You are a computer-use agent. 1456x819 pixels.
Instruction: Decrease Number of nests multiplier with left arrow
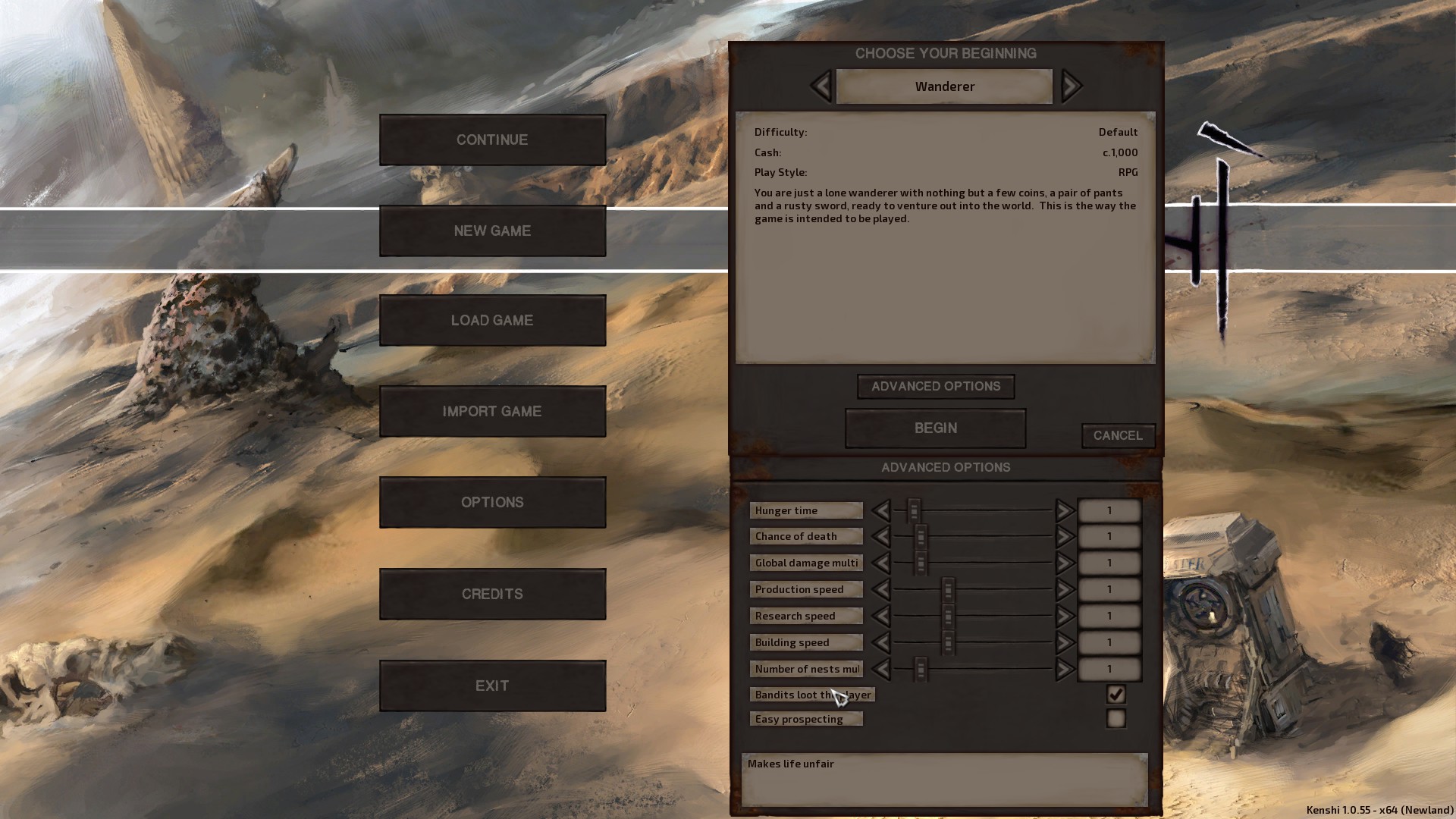click(x=882, y=669)
